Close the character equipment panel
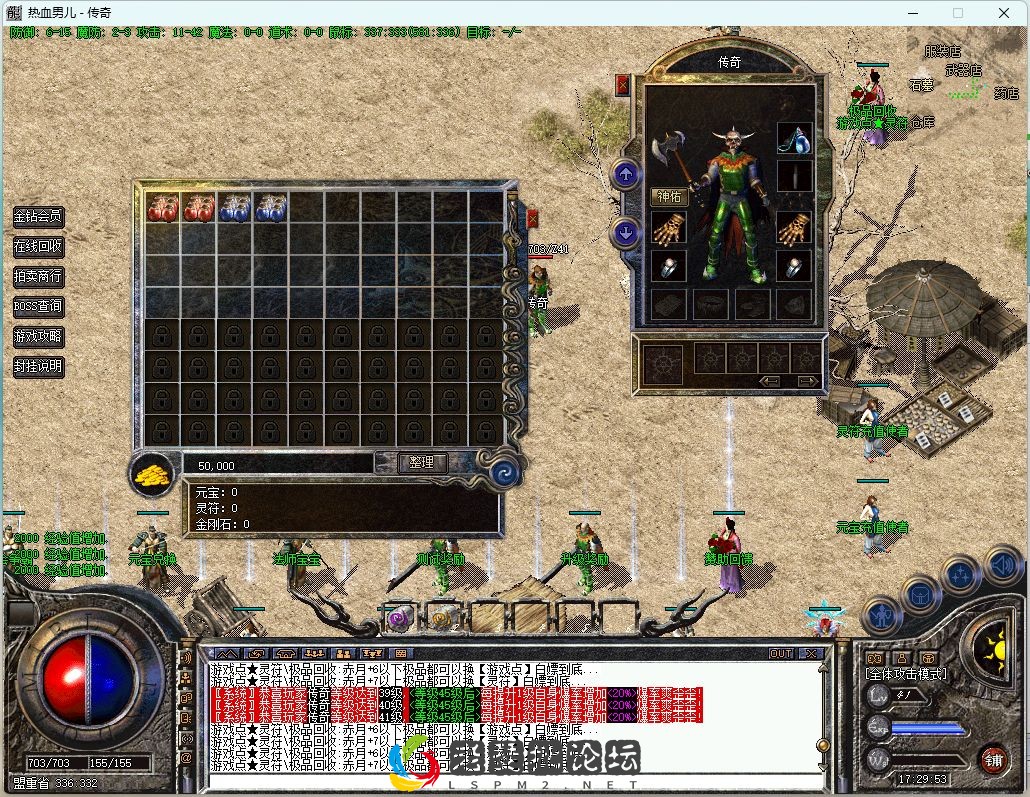 (x=623, y=85)
